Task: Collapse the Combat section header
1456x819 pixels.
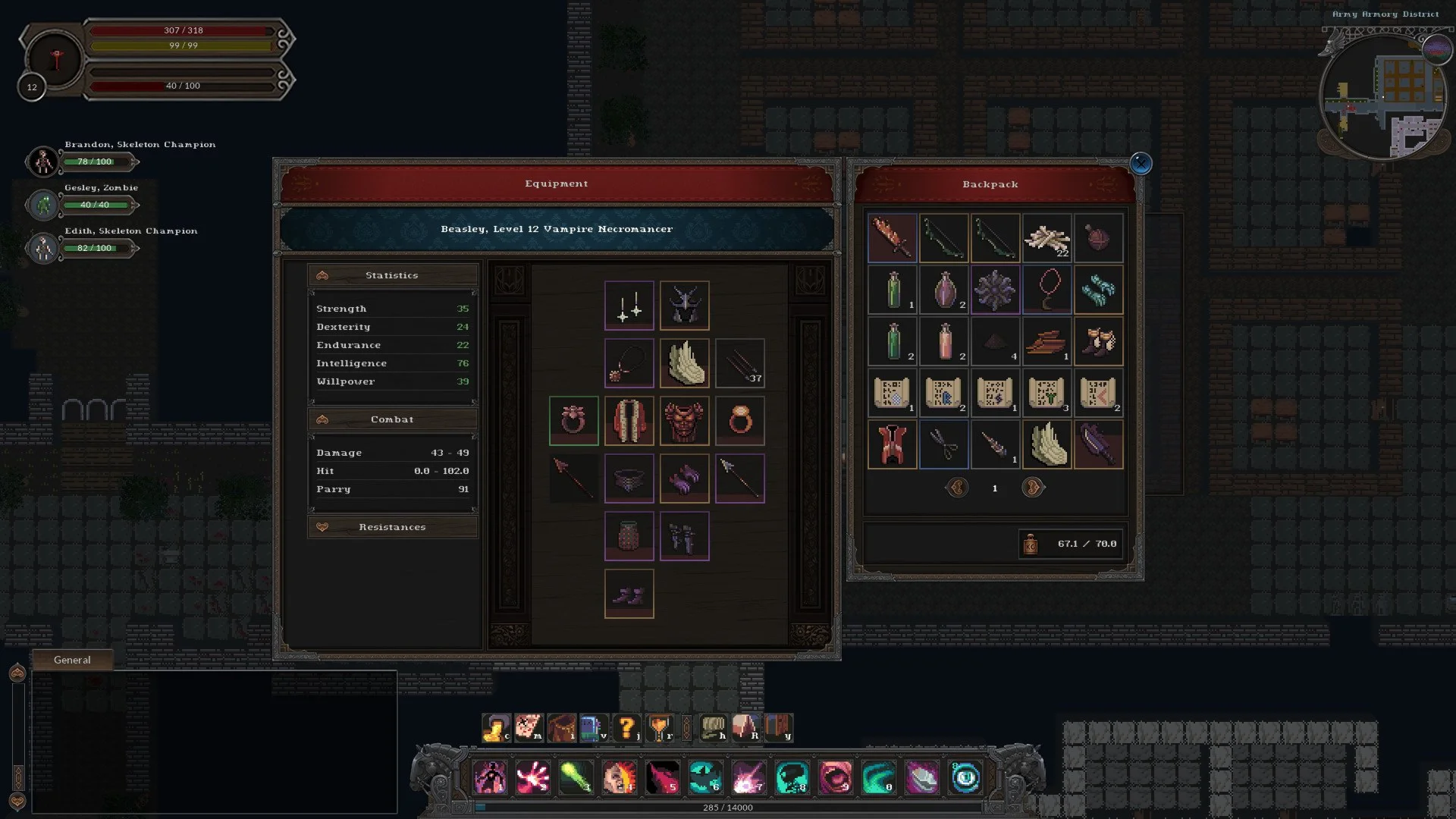Action: click(392, 419)
